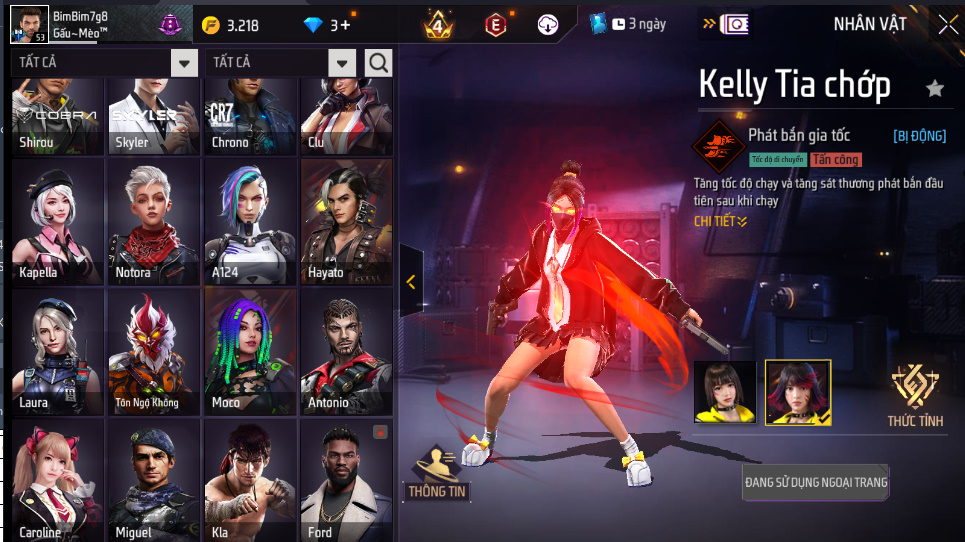965x542 pixels.
Task: Expand the CHI TIẾT skill details
Action: point(720,221)
